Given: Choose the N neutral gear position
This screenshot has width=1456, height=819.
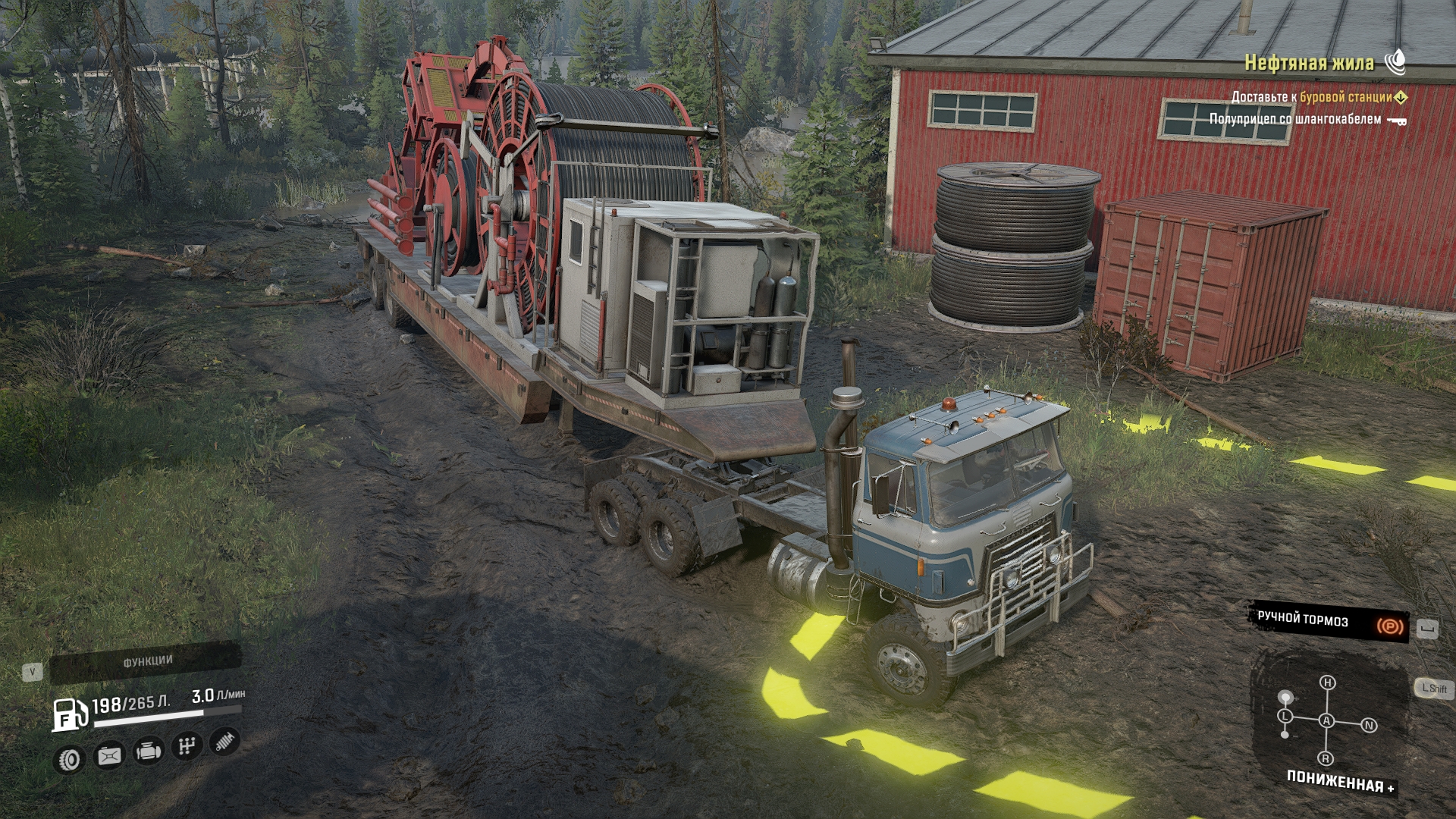Looking at the screenshot, I should point(1369,725).
